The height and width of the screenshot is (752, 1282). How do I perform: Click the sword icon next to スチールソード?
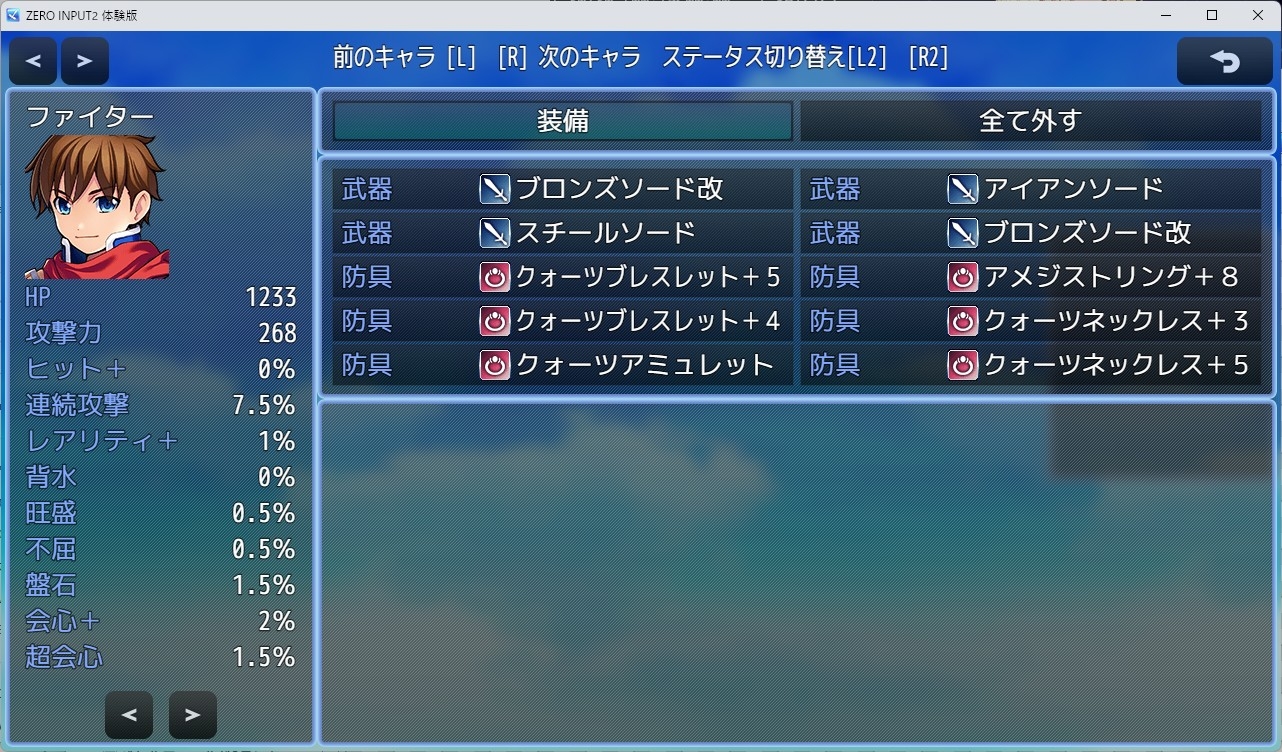point(495,232)
